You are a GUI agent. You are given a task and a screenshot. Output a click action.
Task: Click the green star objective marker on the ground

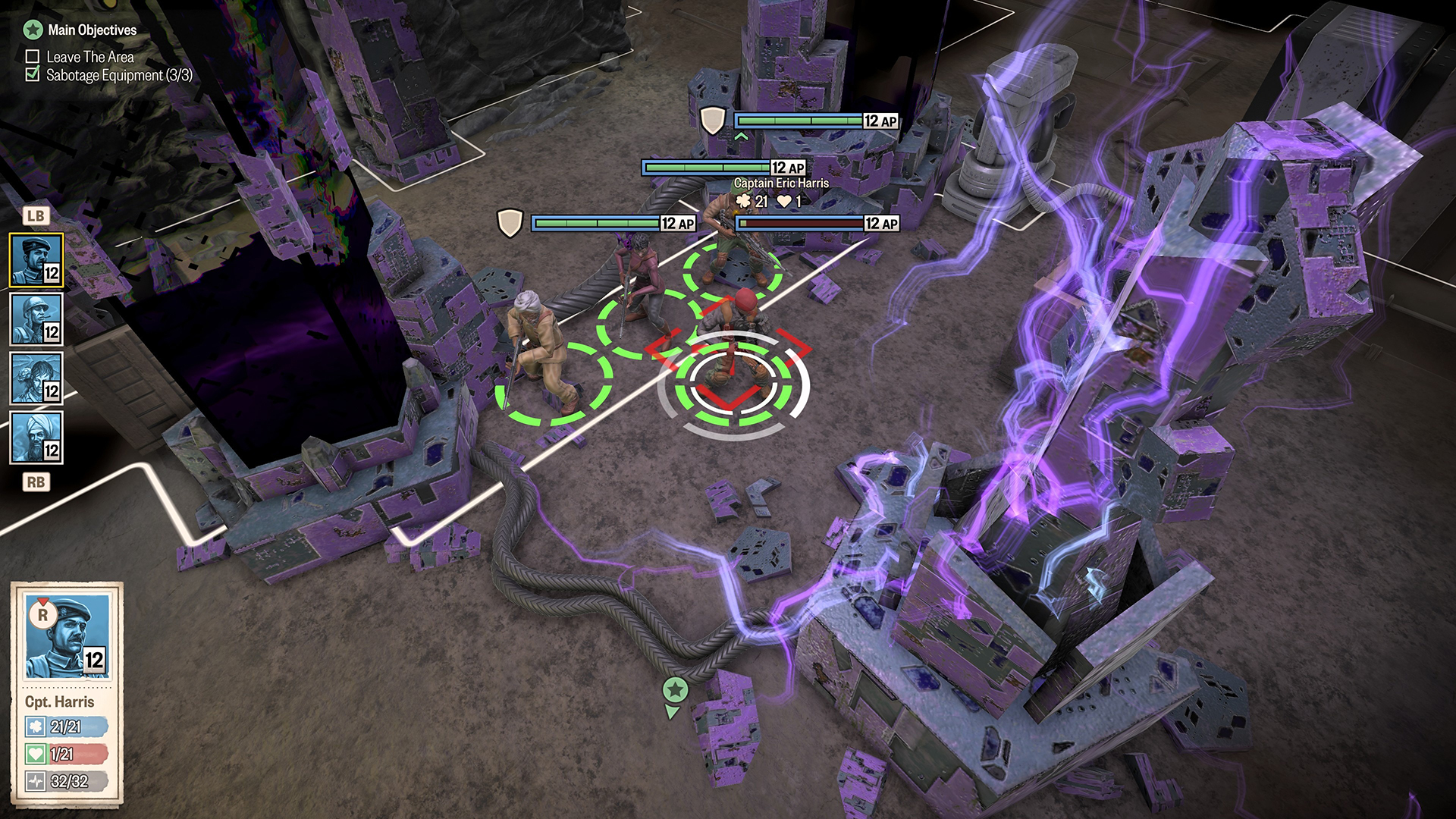675,691
